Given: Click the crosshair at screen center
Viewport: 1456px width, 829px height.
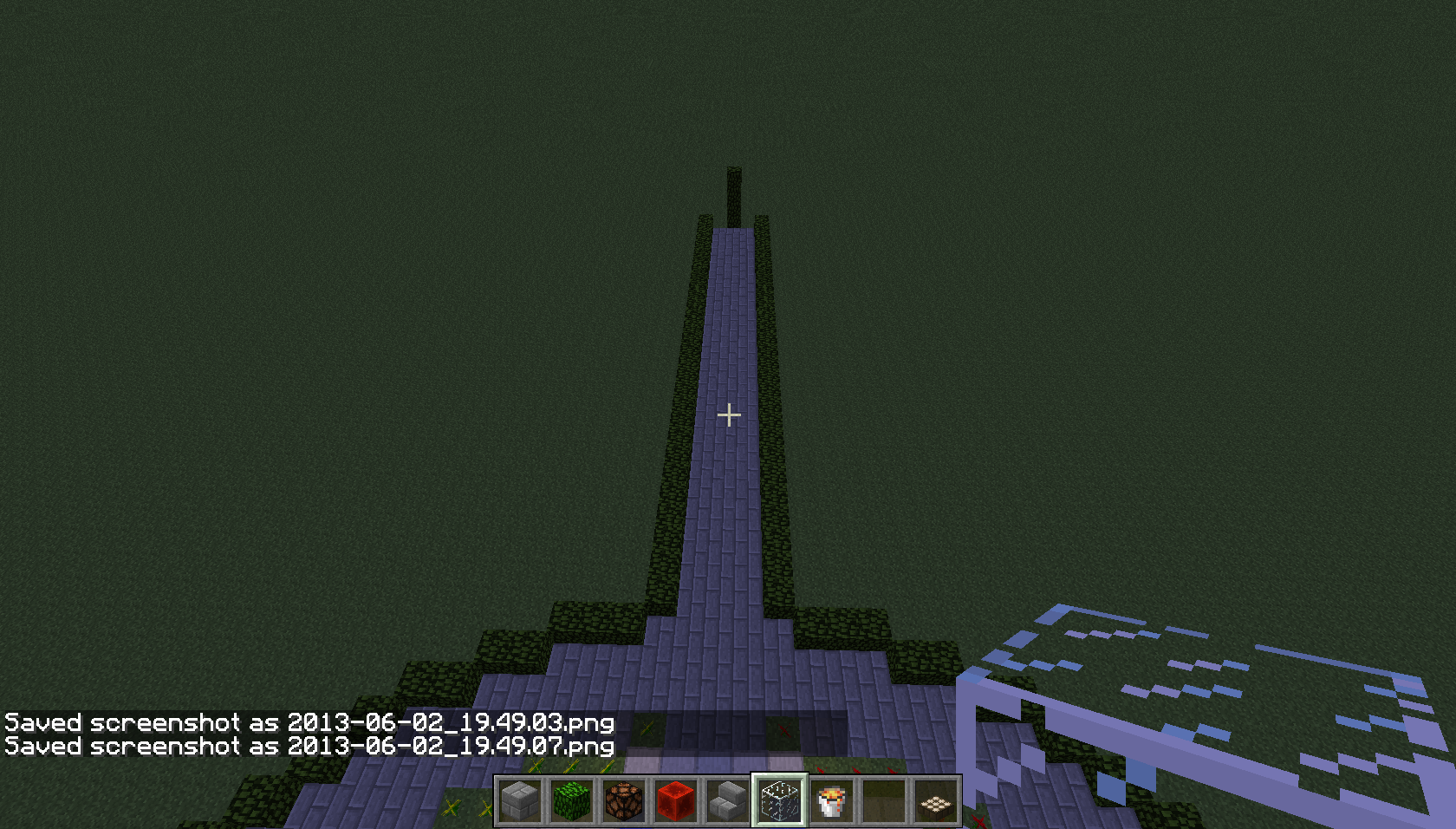Looking at the screenshot, I should tap(729, 415).
